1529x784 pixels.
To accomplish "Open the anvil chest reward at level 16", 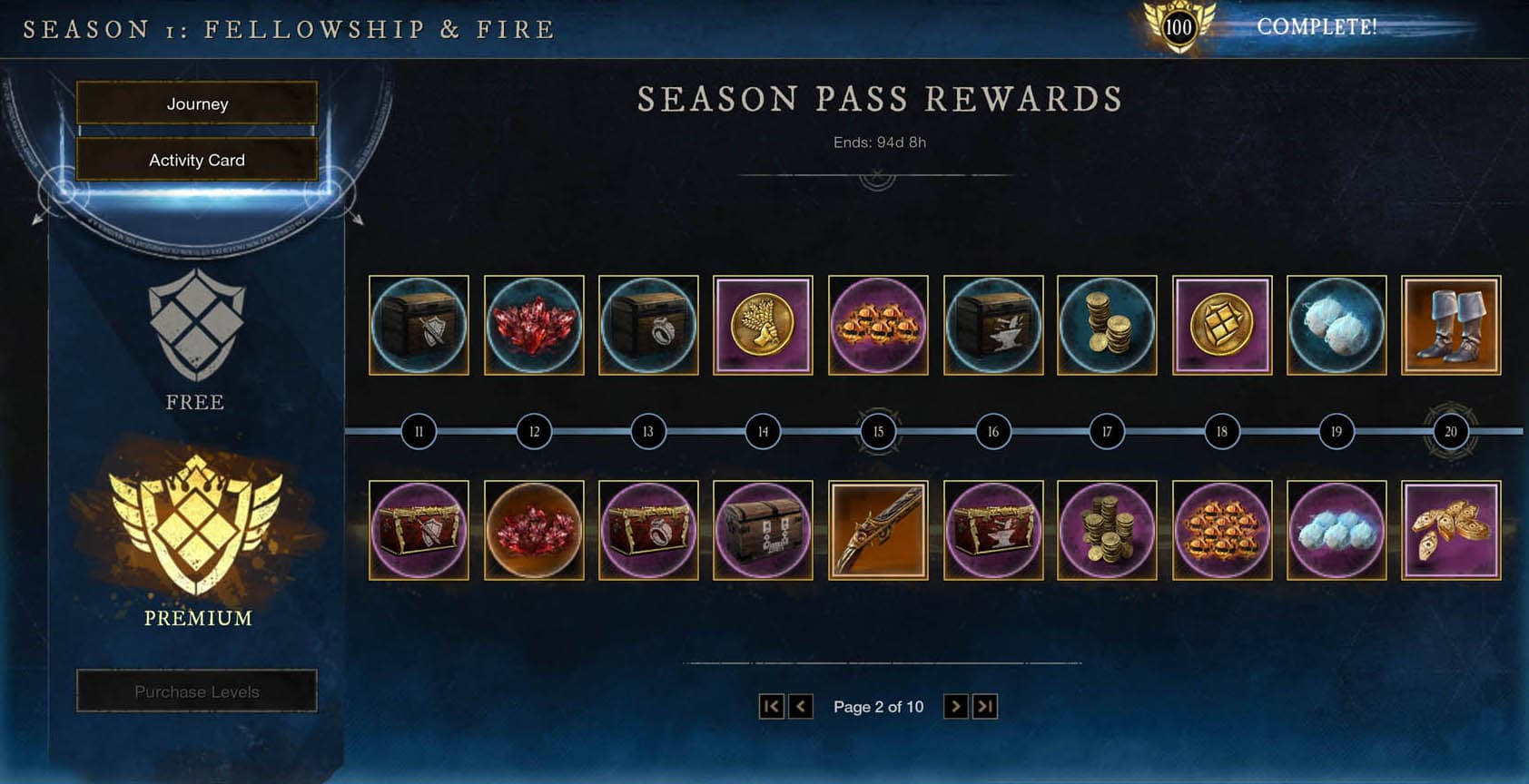I will tap(992, 326).
